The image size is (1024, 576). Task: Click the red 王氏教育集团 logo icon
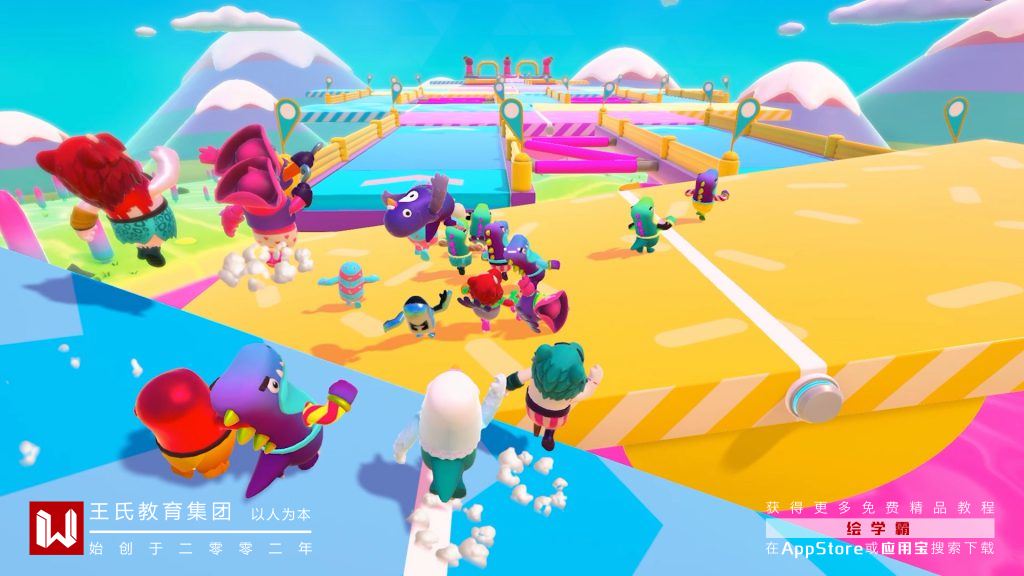pyautogui.click(x=56, y=527)
